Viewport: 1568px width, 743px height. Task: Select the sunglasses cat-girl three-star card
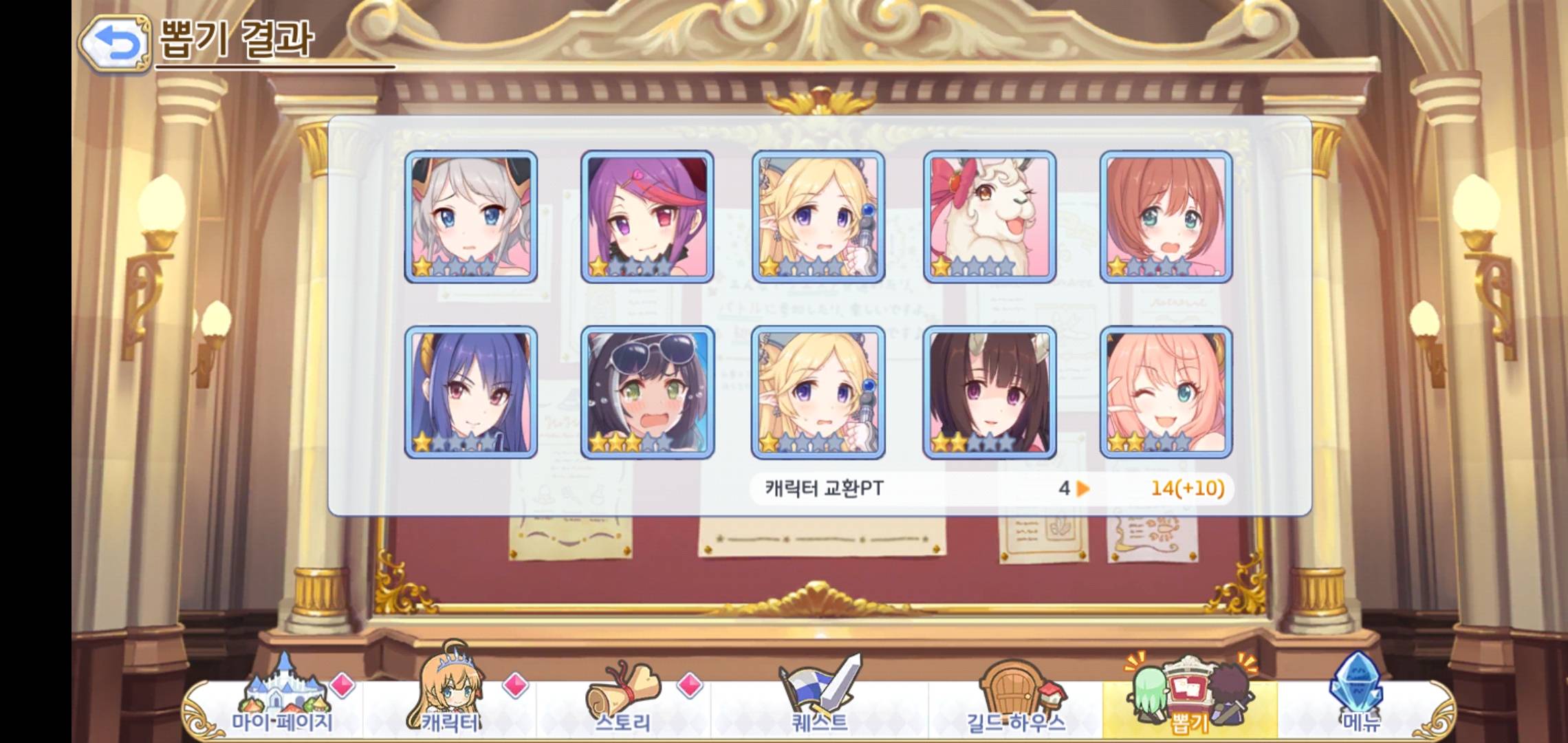tap(647, 392)
